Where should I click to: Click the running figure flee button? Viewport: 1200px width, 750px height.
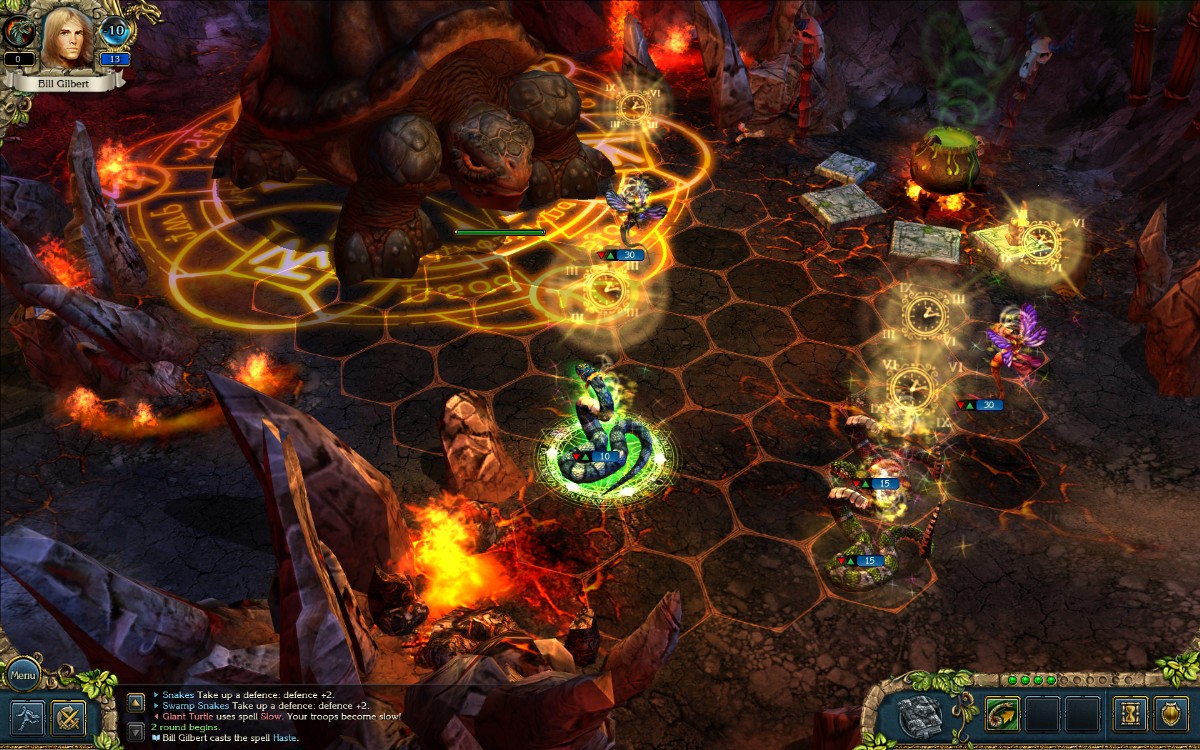tap(27, 716)
